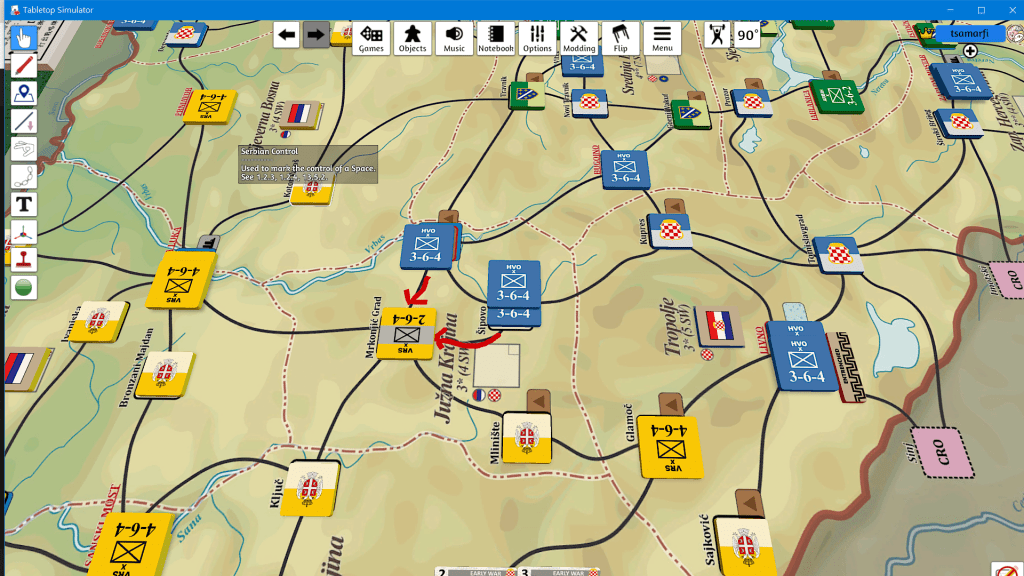The width and height of the screenshot is (1024, 576).
Task: Select the chain joint tool
Action: click(x=24, y=177)
